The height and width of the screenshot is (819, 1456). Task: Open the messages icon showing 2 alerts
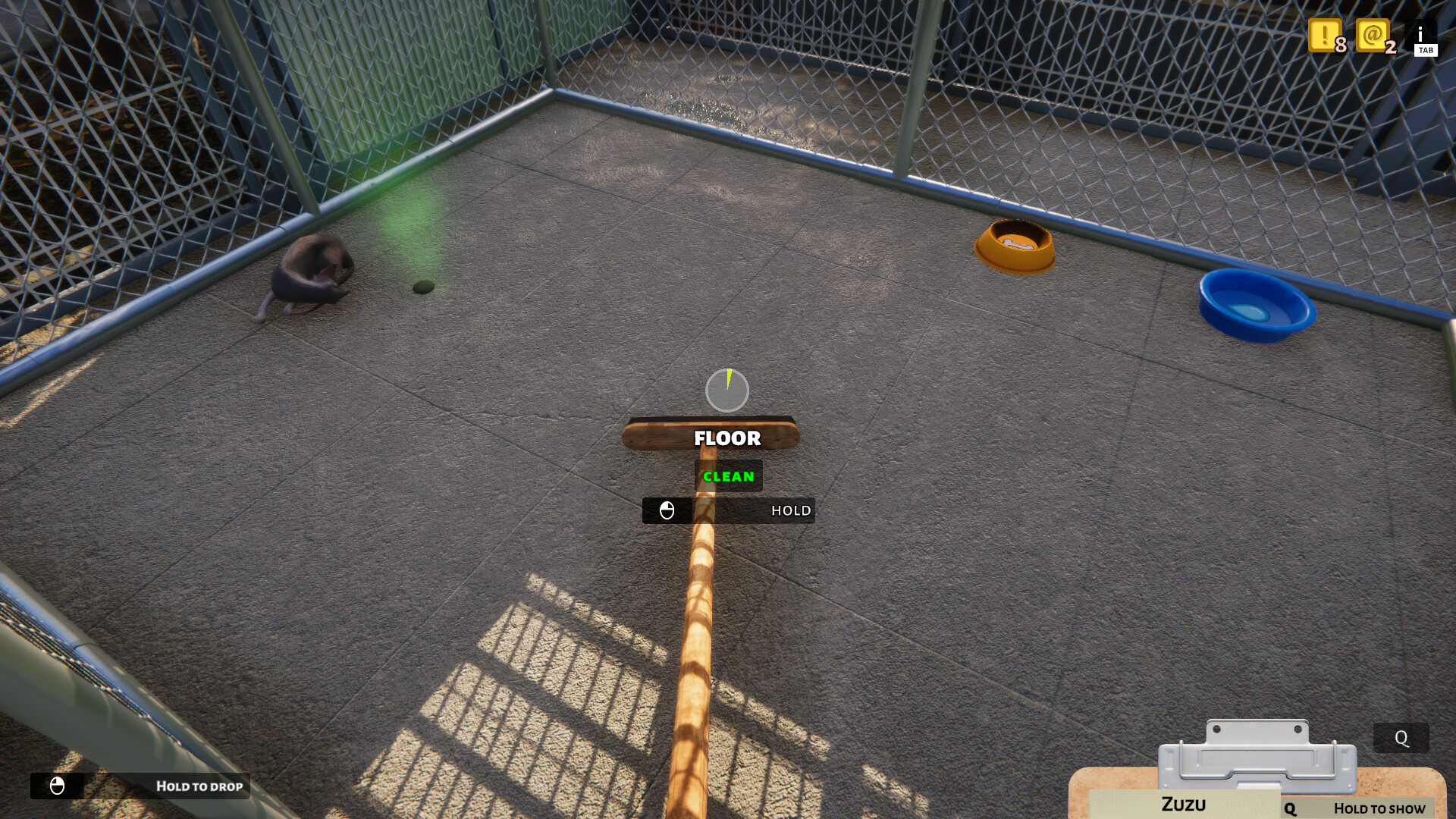click(x=1374, y=36)
